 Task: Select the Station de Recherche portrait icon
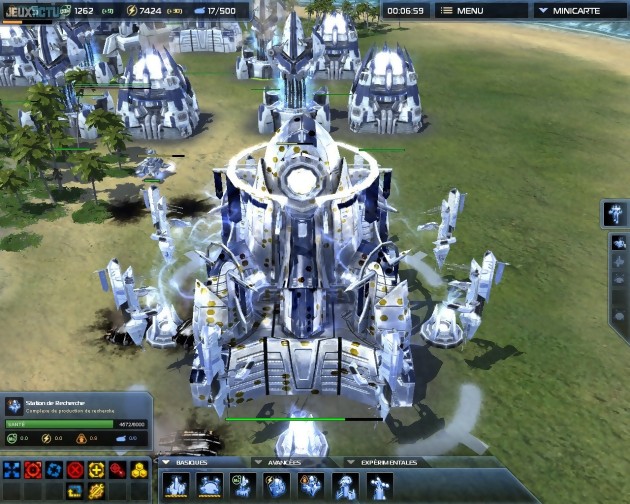[x=14, y=406]
